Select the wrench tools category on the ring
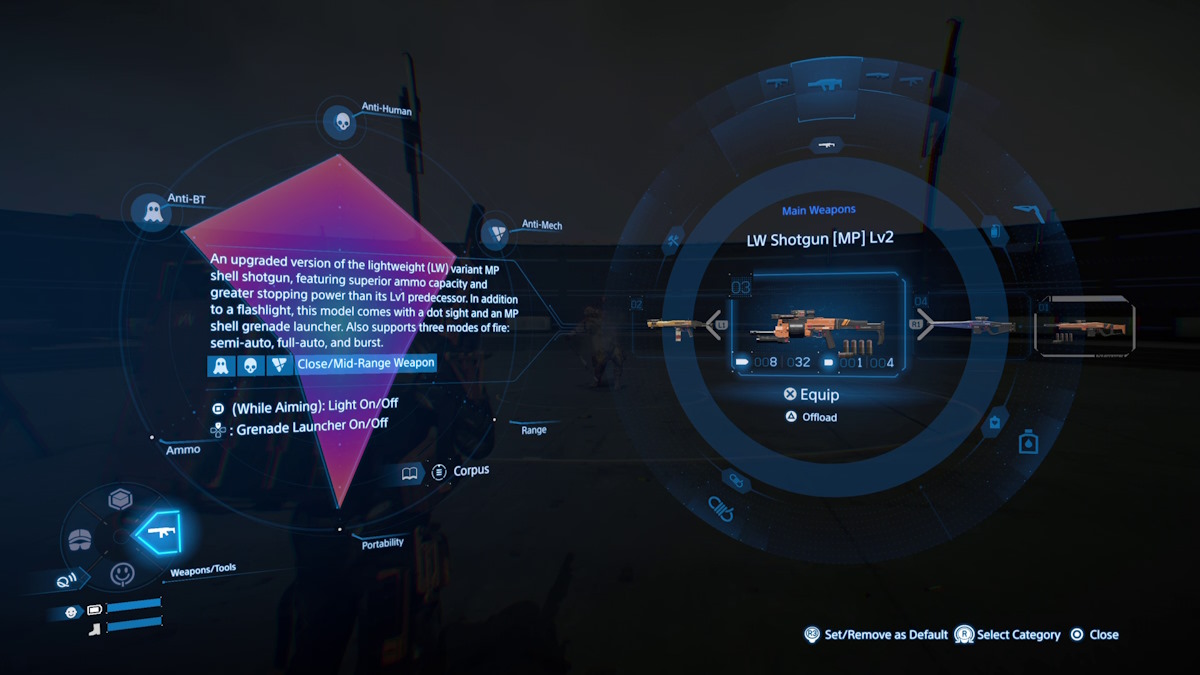The height and width of the screenshot is (675, 1200). pos(674,239)
